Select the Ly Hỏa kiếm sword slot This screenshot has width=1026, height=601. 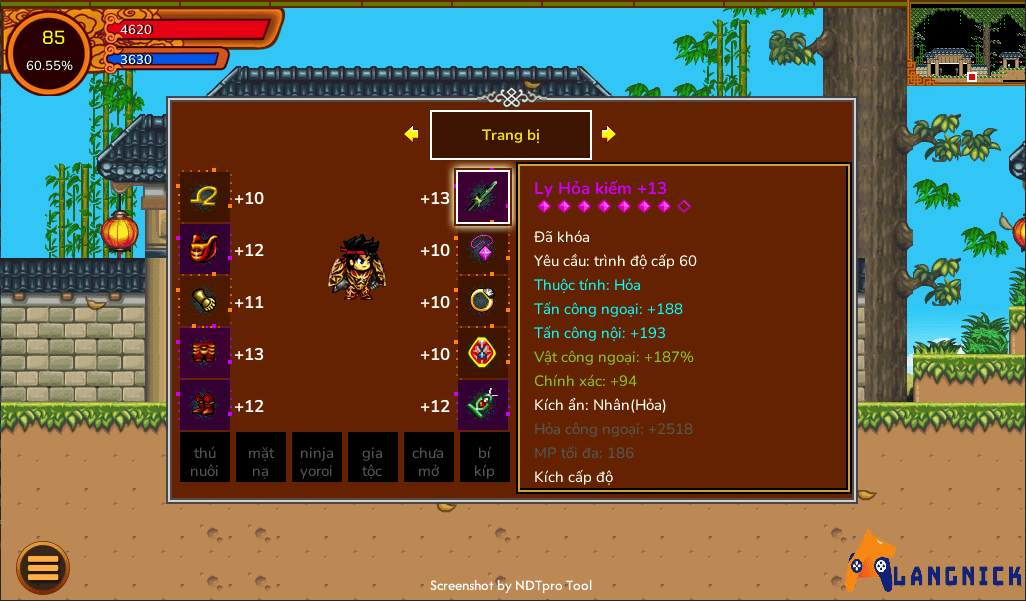click(483, 197)
